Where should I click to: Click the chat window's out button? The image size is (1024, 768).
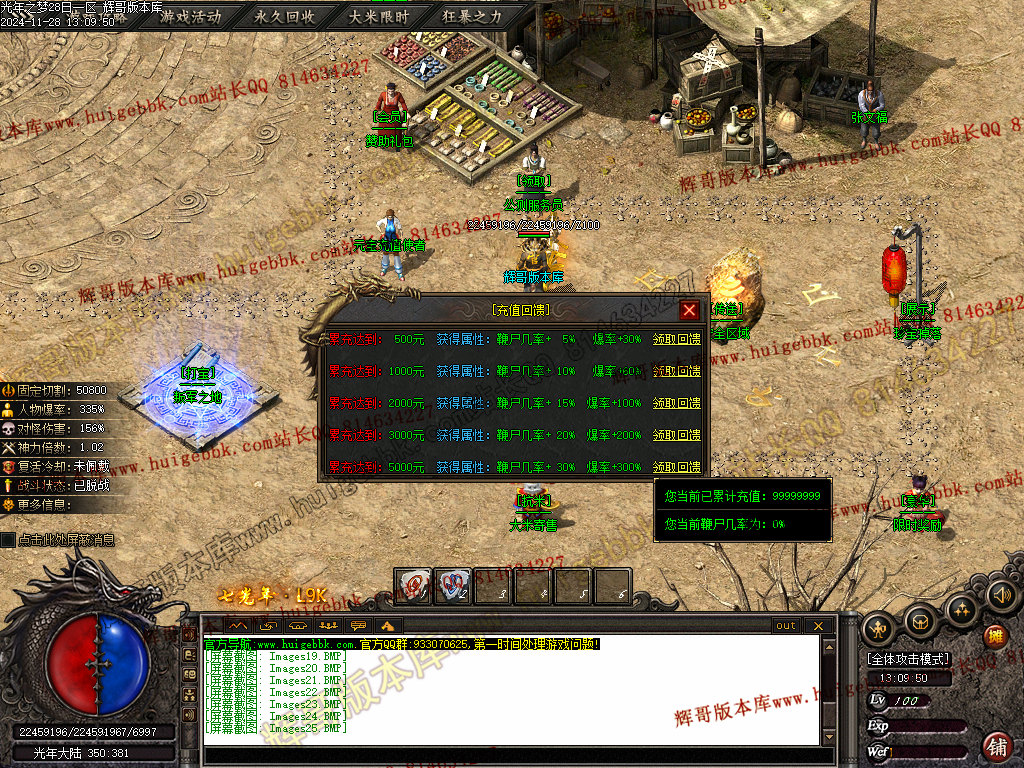tap(786, 626)
